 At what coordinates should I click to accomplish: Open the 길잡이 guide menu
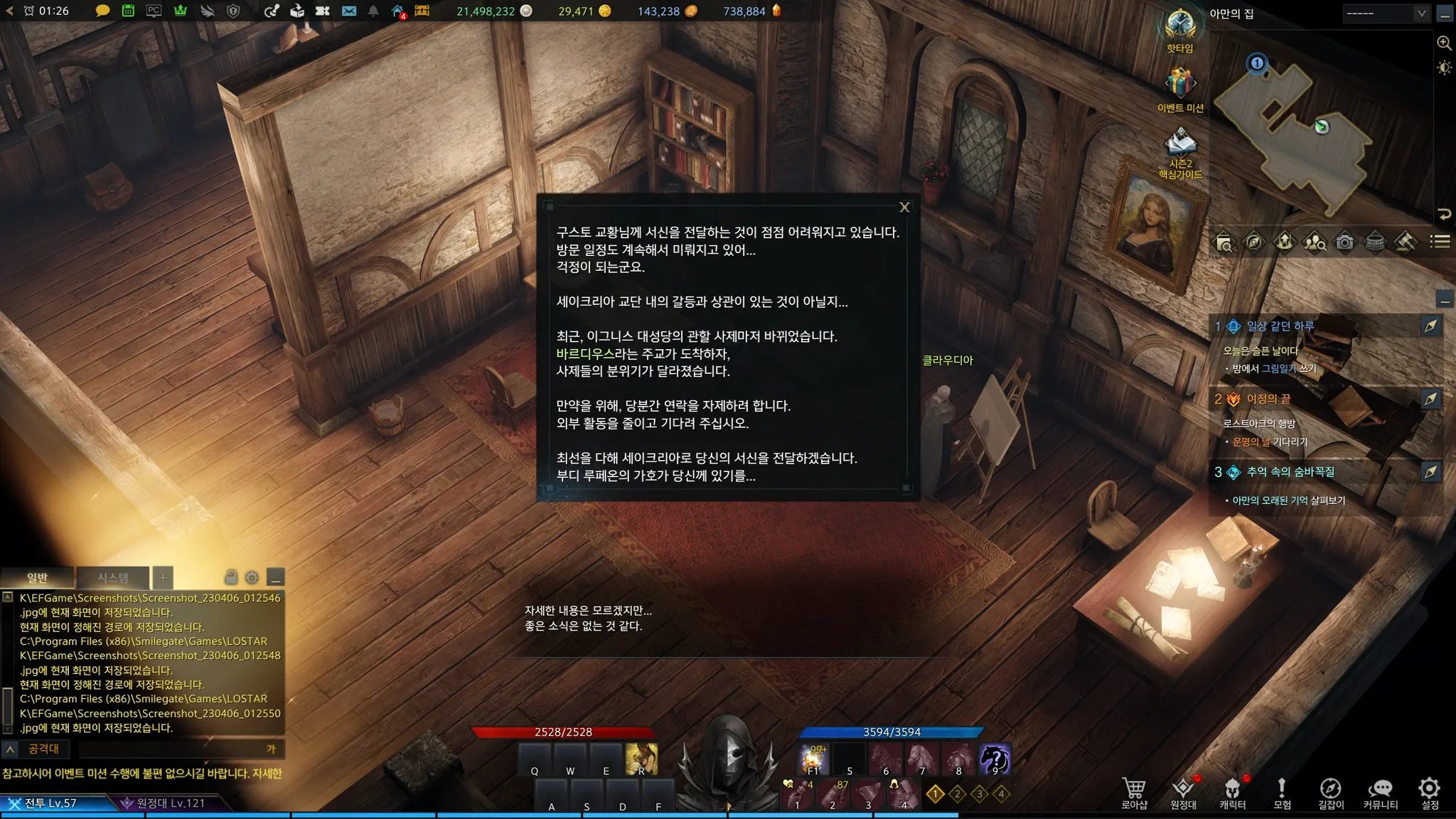tap(1330, 792)
